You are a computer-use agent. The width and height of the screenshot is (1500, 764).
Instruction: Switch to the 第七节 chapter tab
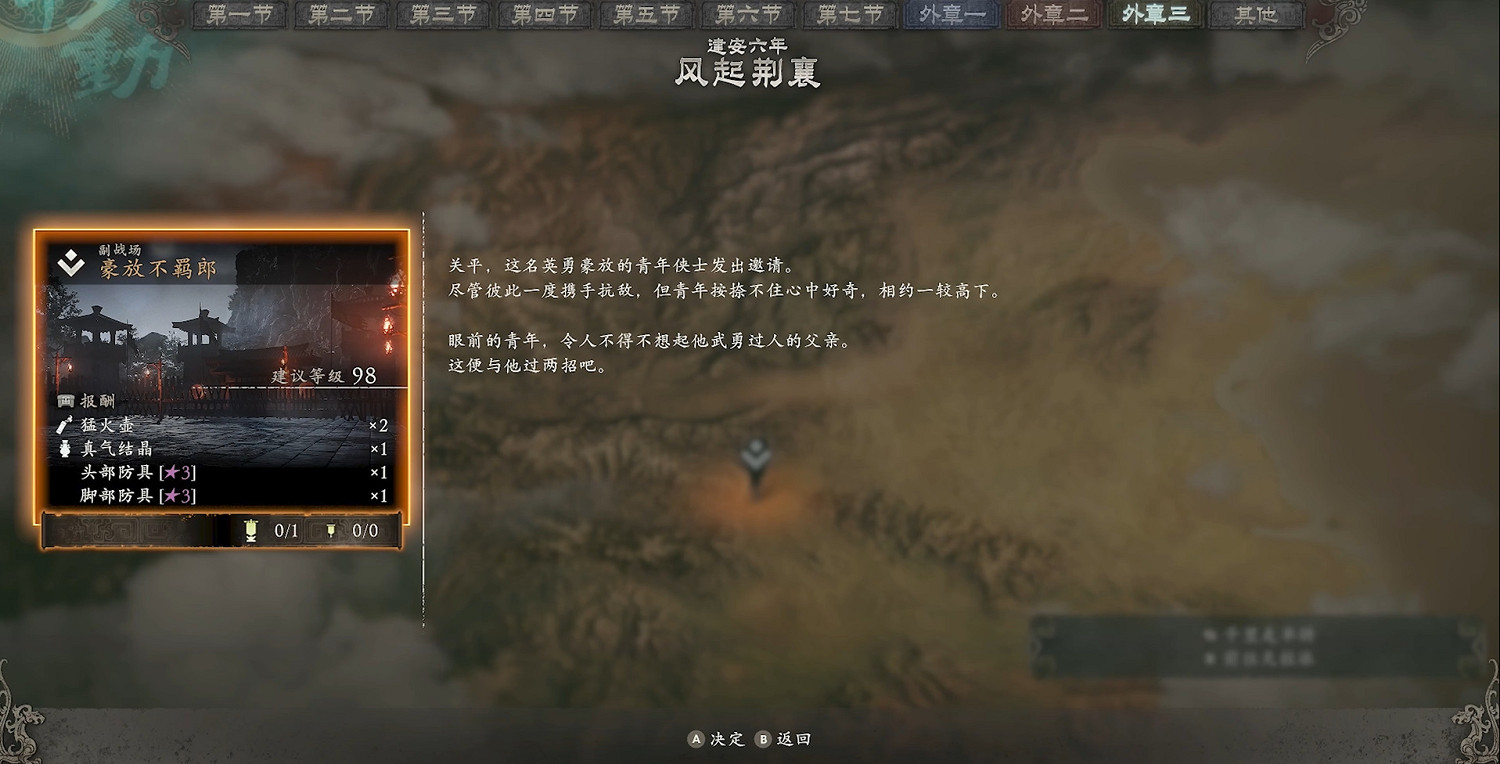pos(848,15)
